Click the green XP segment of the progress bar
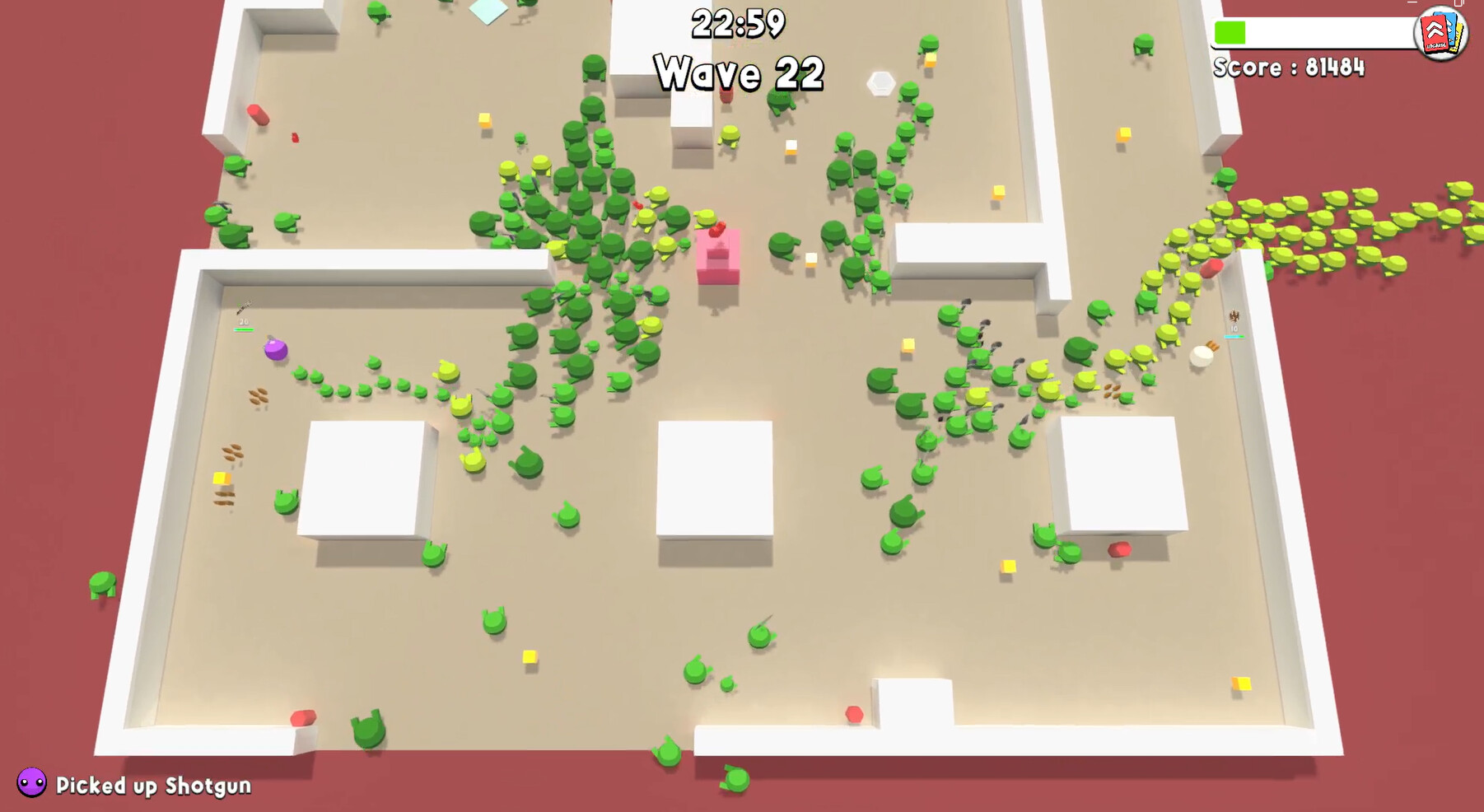1484x812 pixels. click(1230, 32)
